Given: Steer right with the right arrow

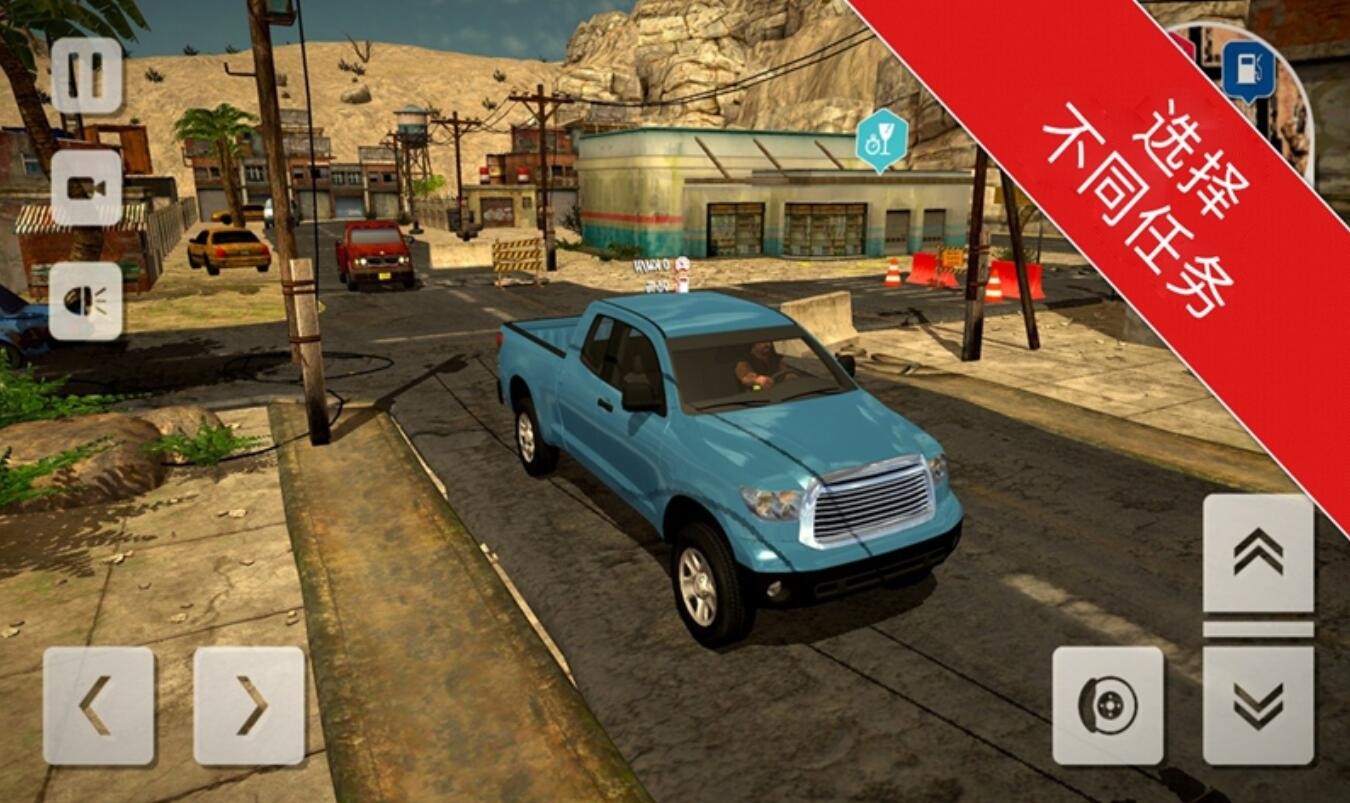Looking at the screenshot, I should [249, 705].
